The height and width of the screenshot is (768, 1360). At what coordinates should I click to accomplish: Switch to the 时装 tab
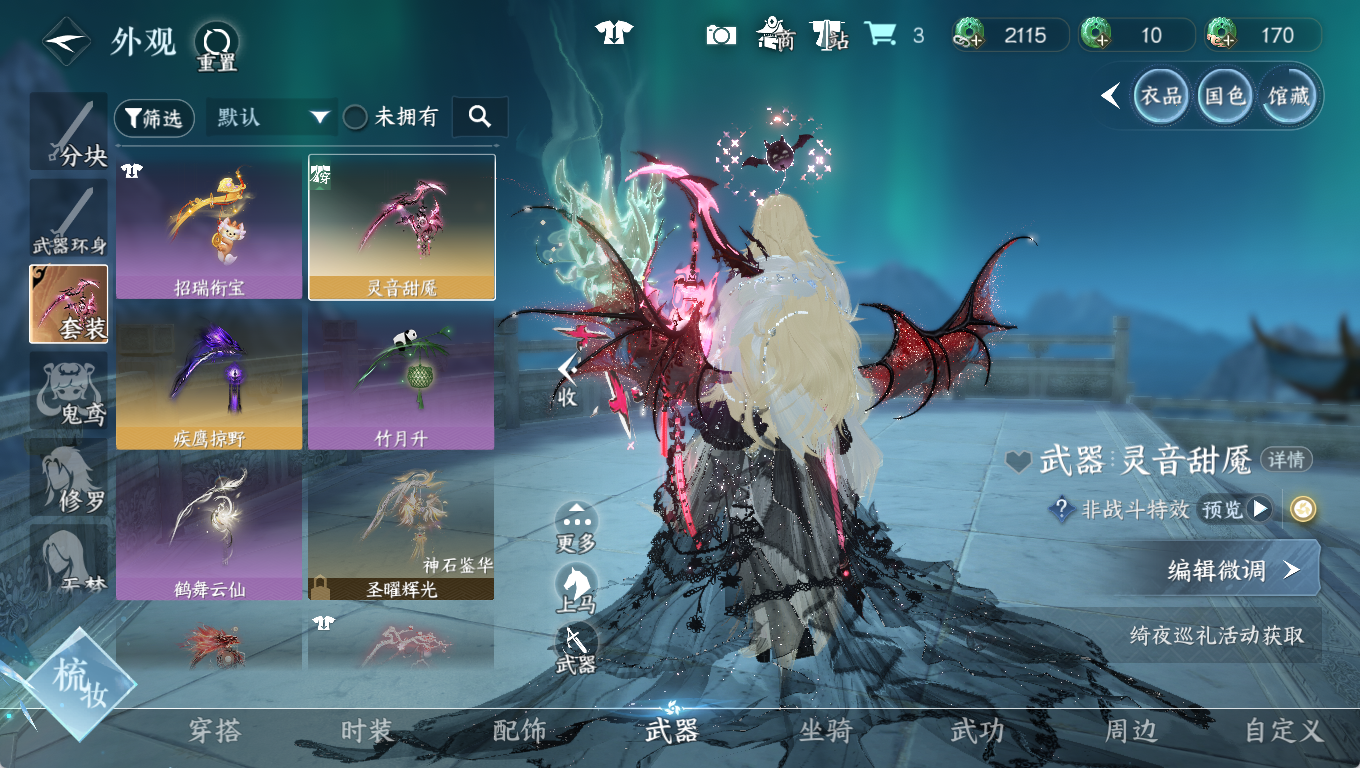pos(367,731)
